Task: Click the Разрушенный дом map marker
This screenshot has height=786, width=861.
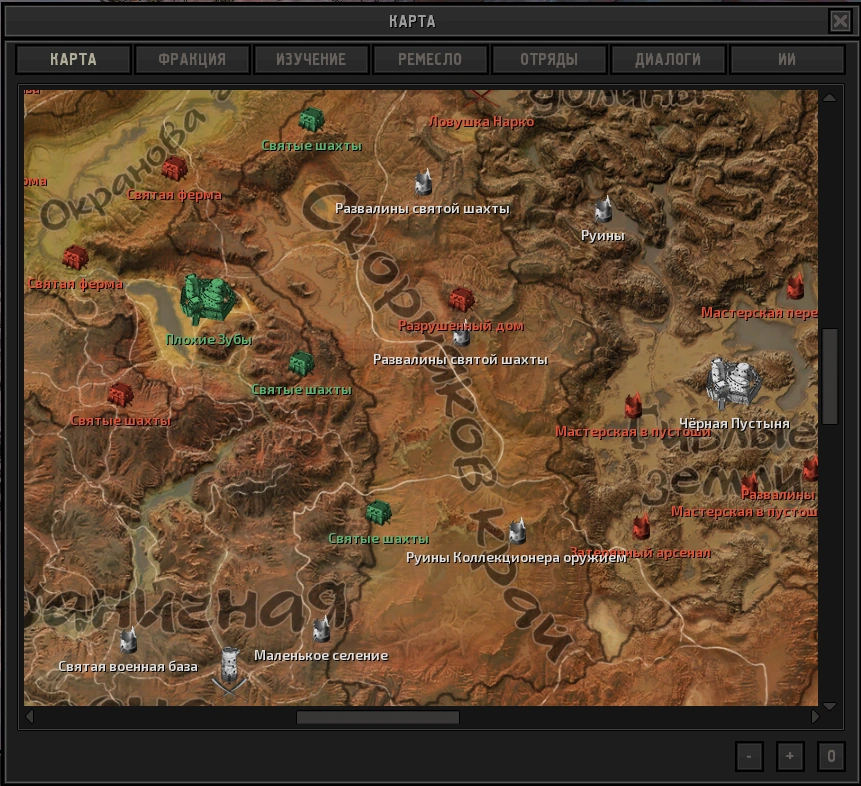Action: coord(460,299)
